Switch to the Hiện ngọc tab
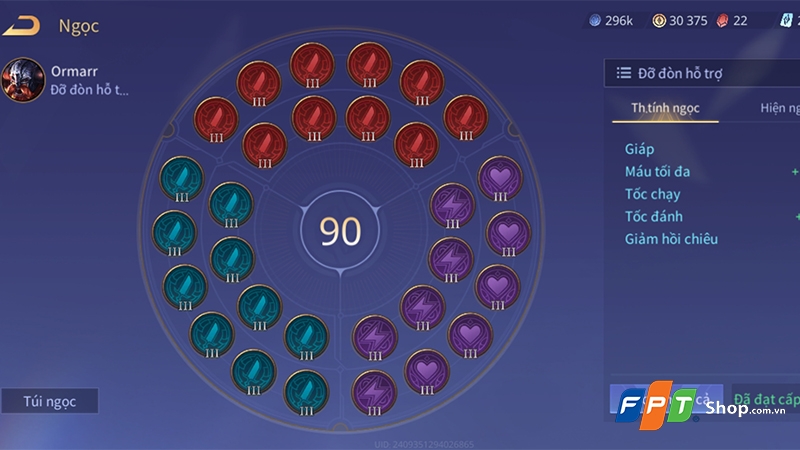The height and width of the screenshot is (450, 800). coord(778,108)
